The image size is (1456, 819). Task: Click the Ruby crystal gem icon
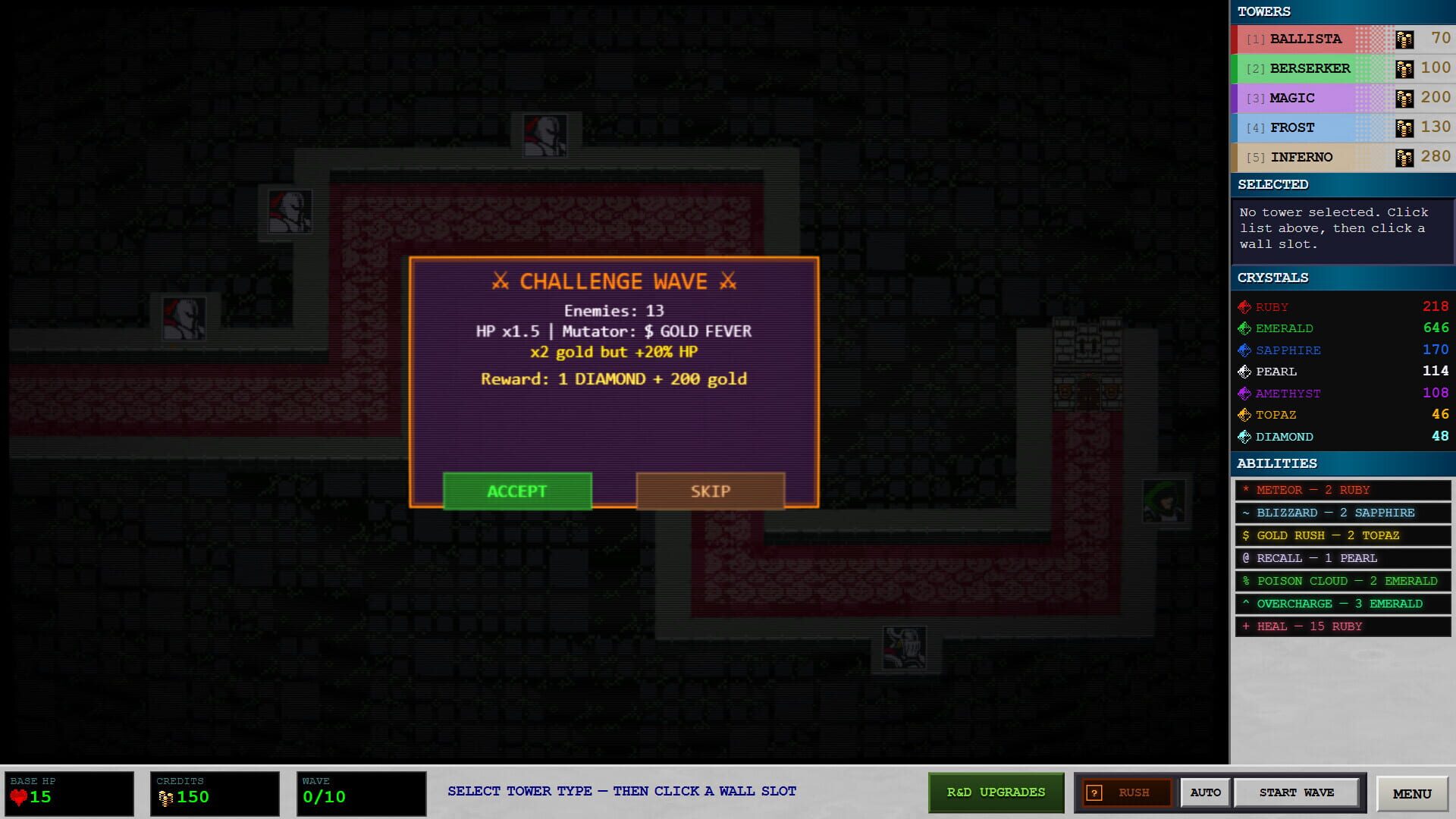pyautogui.click(x=1245, y=306)
